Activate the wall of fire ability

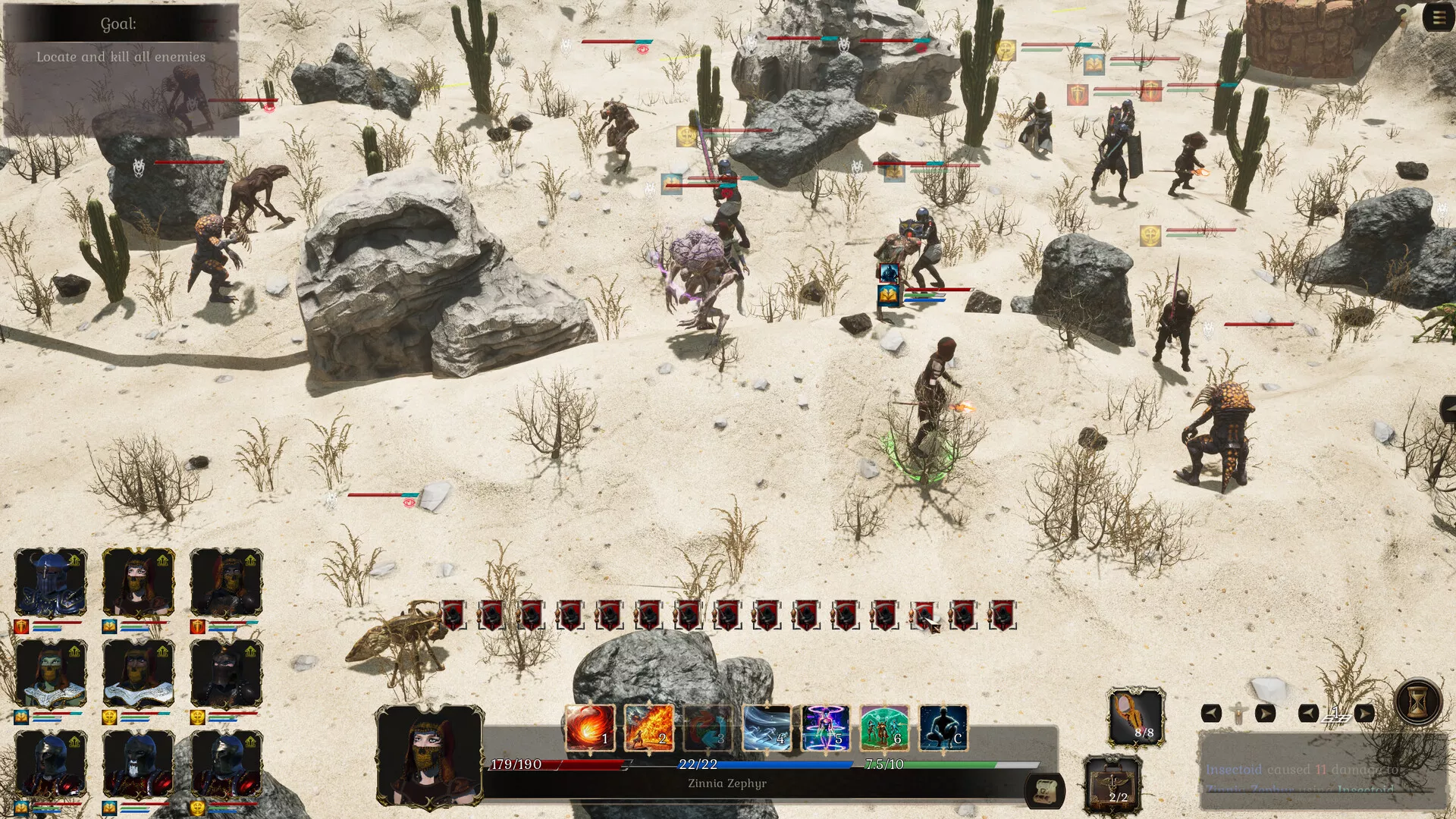pos(649,727)
